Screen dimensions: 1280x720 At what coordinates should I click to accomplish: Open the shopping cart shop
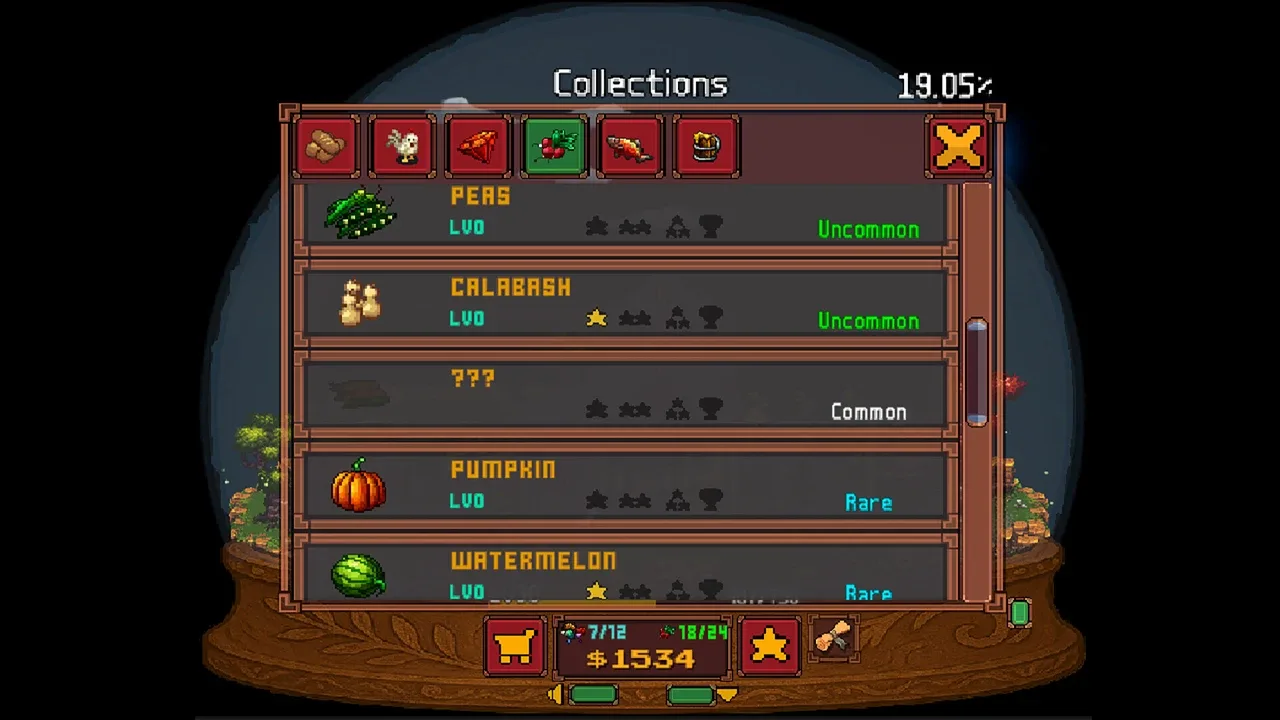pos(515,646)
